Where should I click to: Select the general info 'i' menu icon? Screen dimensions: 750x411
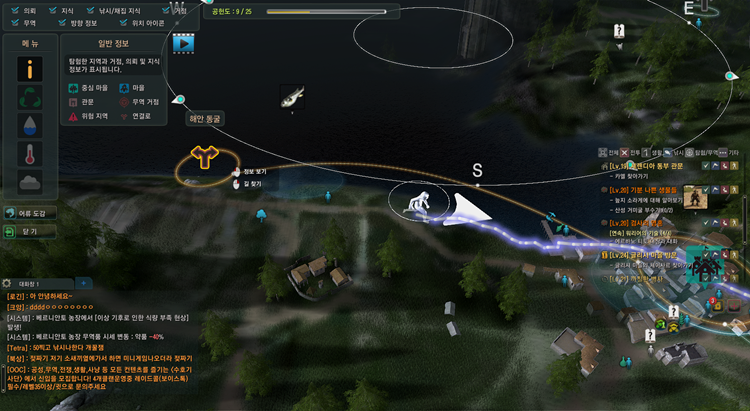[30, 70]
